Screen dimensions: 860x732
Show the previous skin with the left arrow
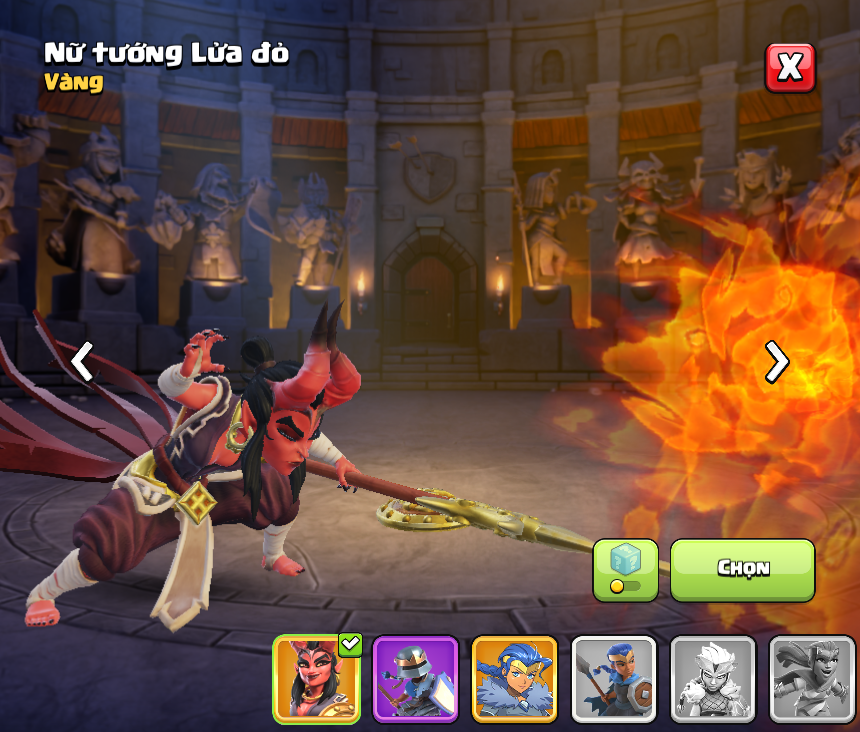click(x=82, y=361)
